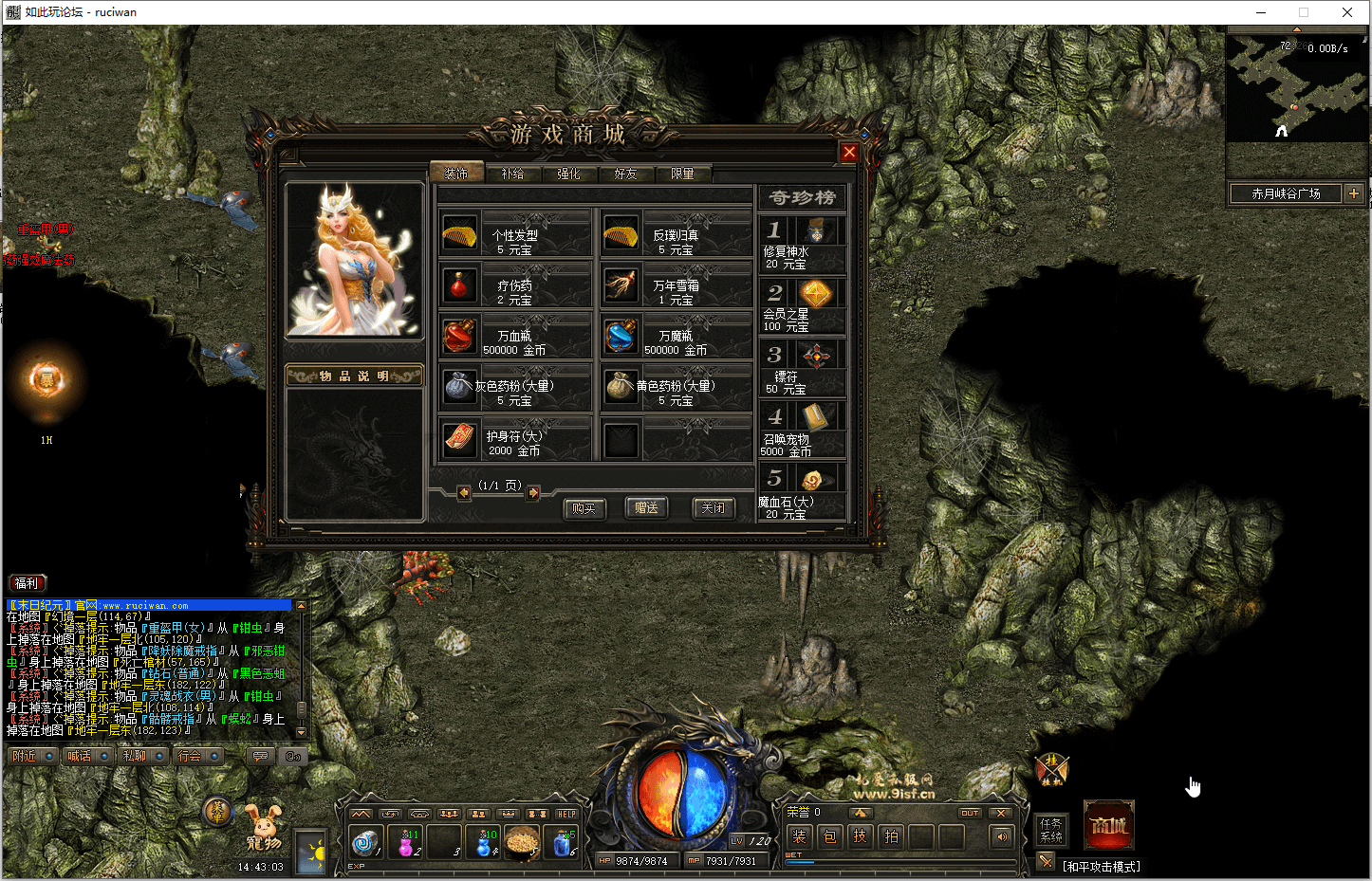Open the 包 bag button

pyautogui.click(x=829, y=836)
